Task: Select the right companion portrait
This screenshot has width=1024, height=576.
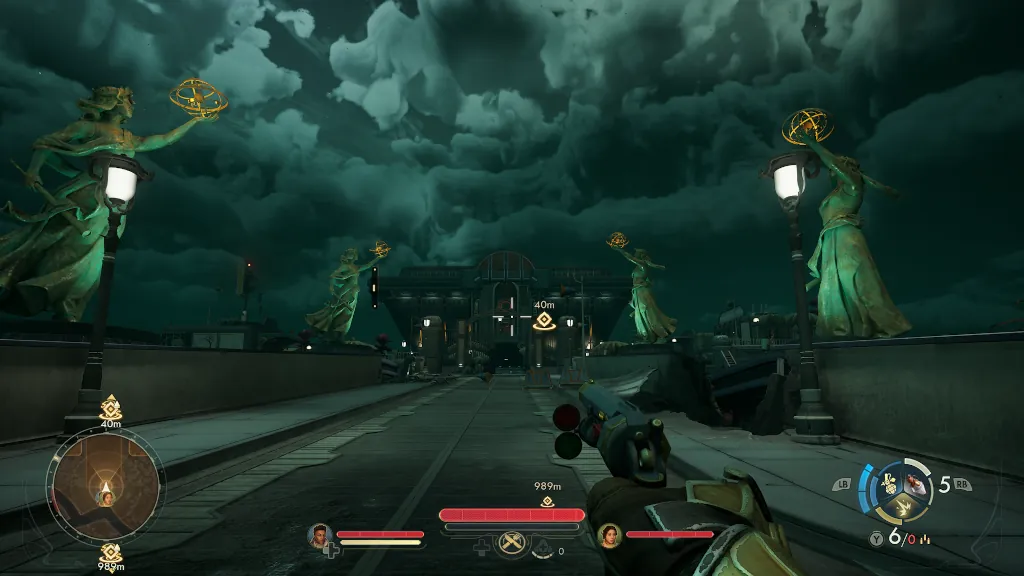Action: coord(608,535)
